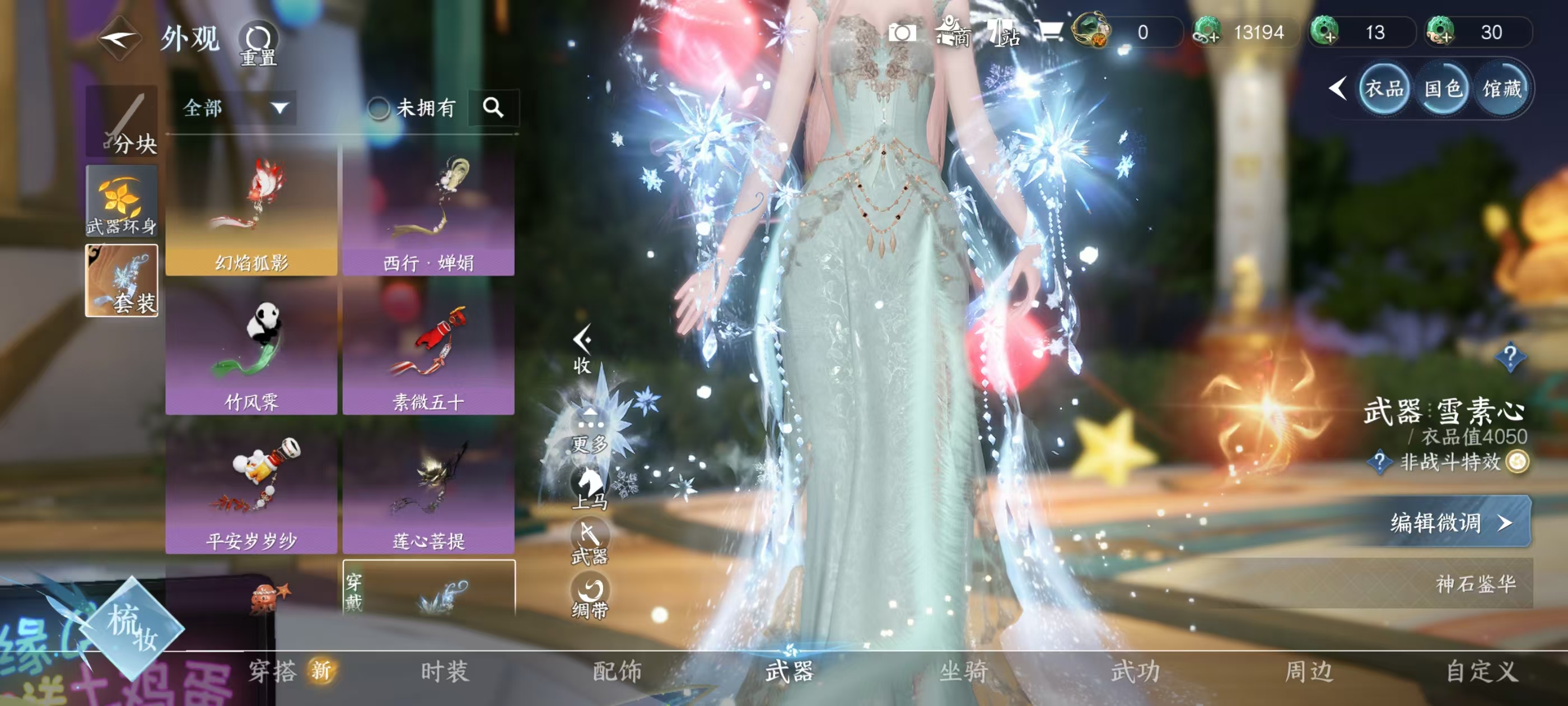Screen dimensions: 1568x706
Task: Open the shopping cart
Action: click(x=1049, y=31)
